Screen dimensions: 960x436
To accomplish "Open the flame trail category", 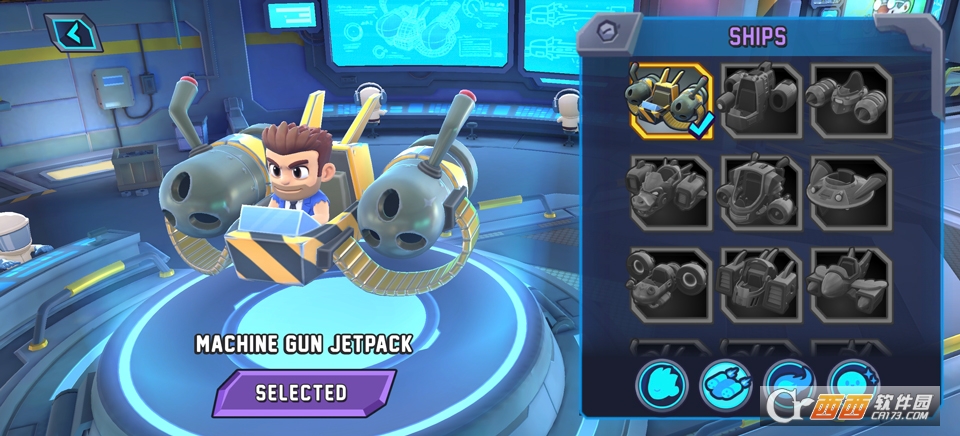I will coord(790,385).
